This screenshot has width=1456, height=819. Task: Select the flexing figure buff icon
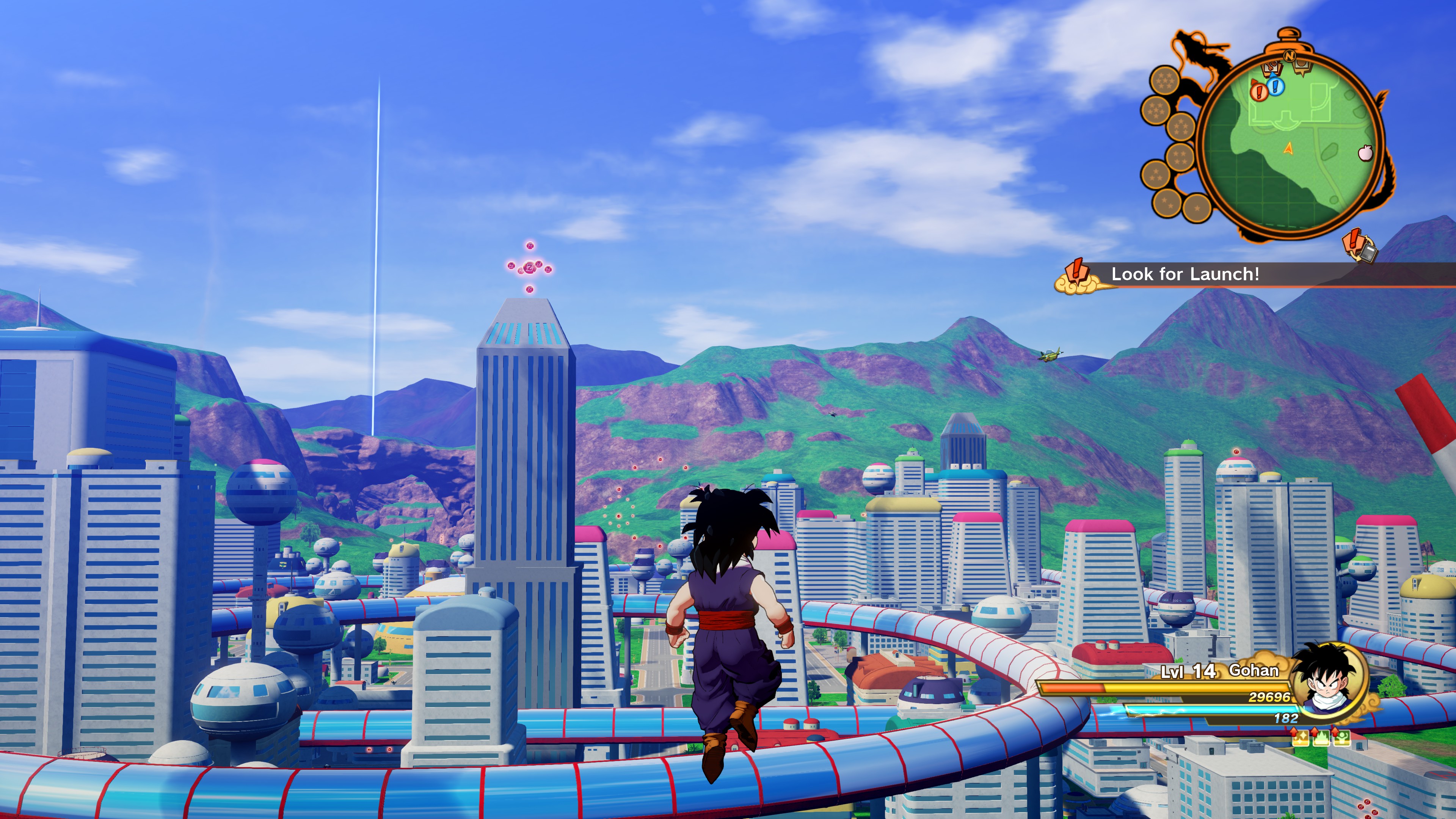pos(1342,737)
